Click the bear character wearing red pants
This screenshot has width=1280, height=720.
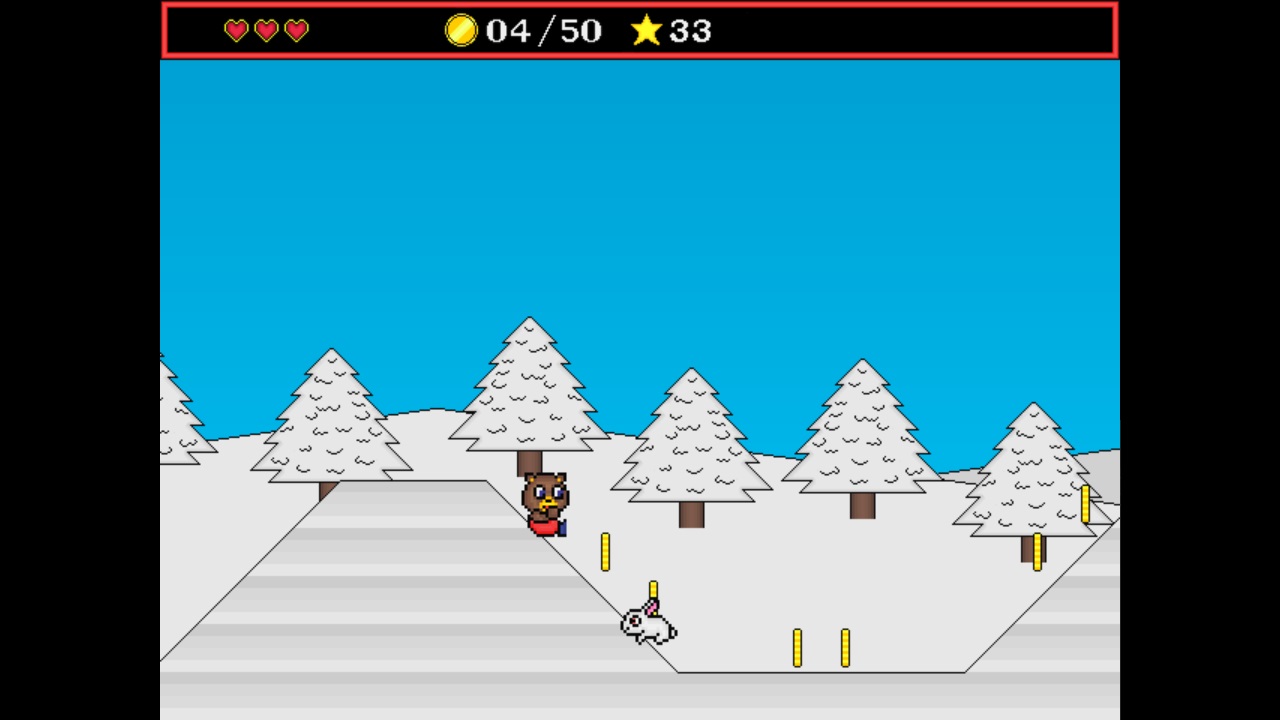click(x=546, y=503)
